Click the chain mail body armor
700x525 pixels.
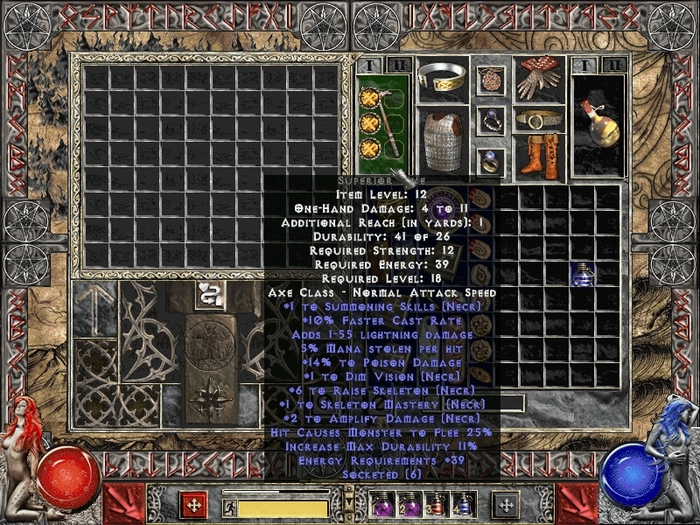(439, 136)
